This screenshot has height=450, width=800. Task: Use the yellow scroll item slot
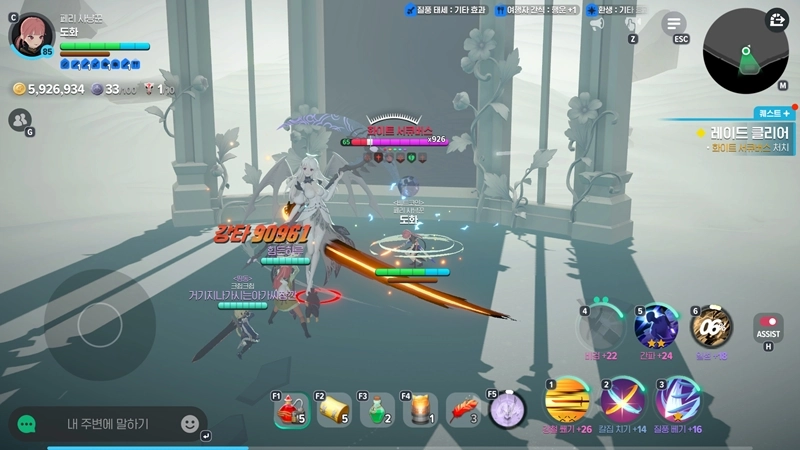coord(336,410)
